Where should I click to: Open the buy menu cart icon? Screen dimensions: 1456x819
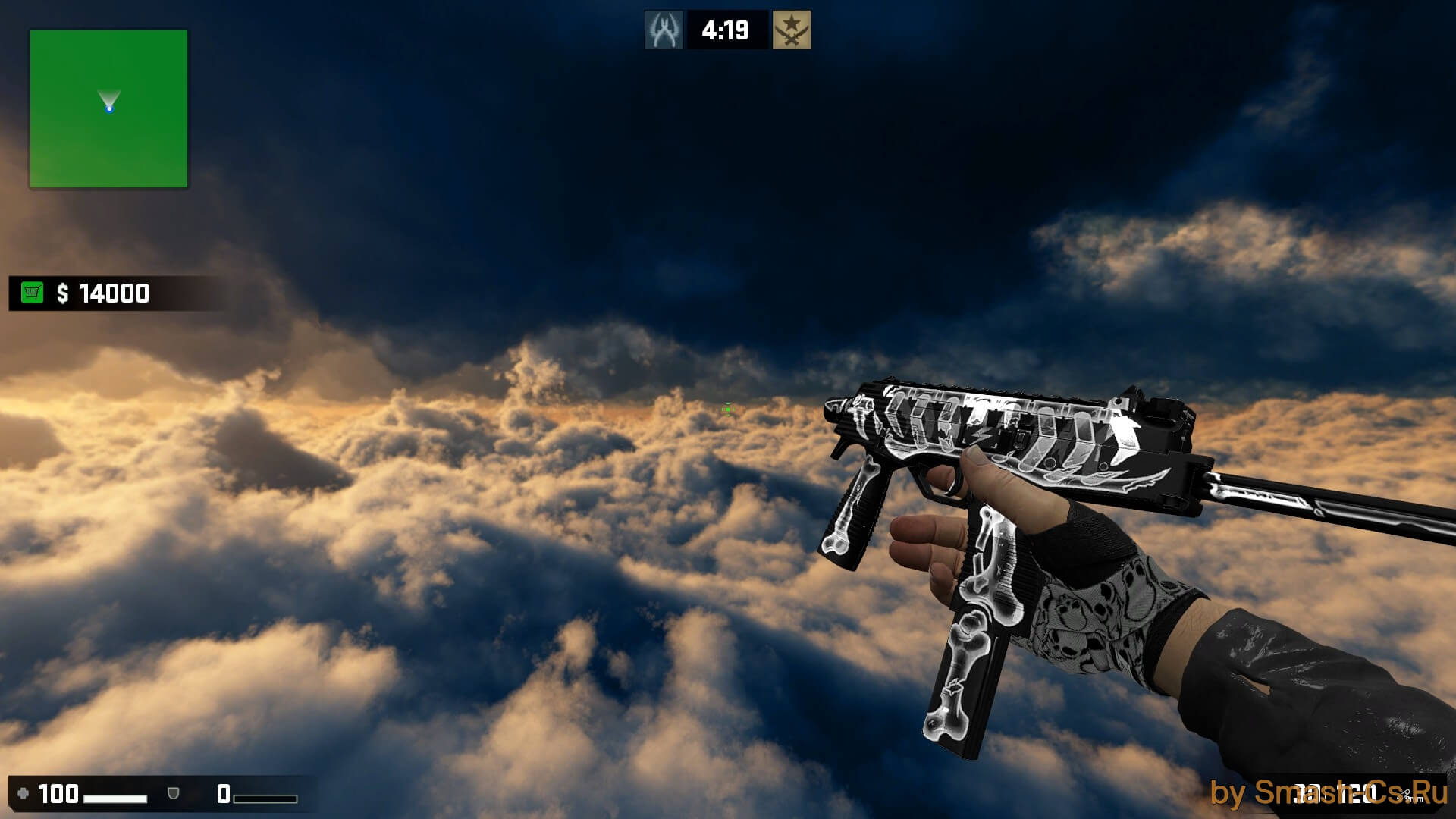(32, 293)
